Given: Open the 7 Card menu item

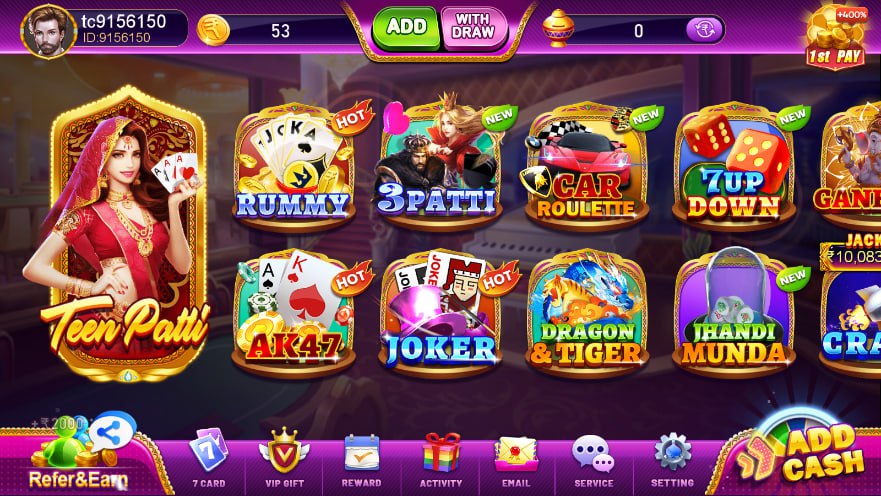Looking at the screenshot, I should [208, 460].
